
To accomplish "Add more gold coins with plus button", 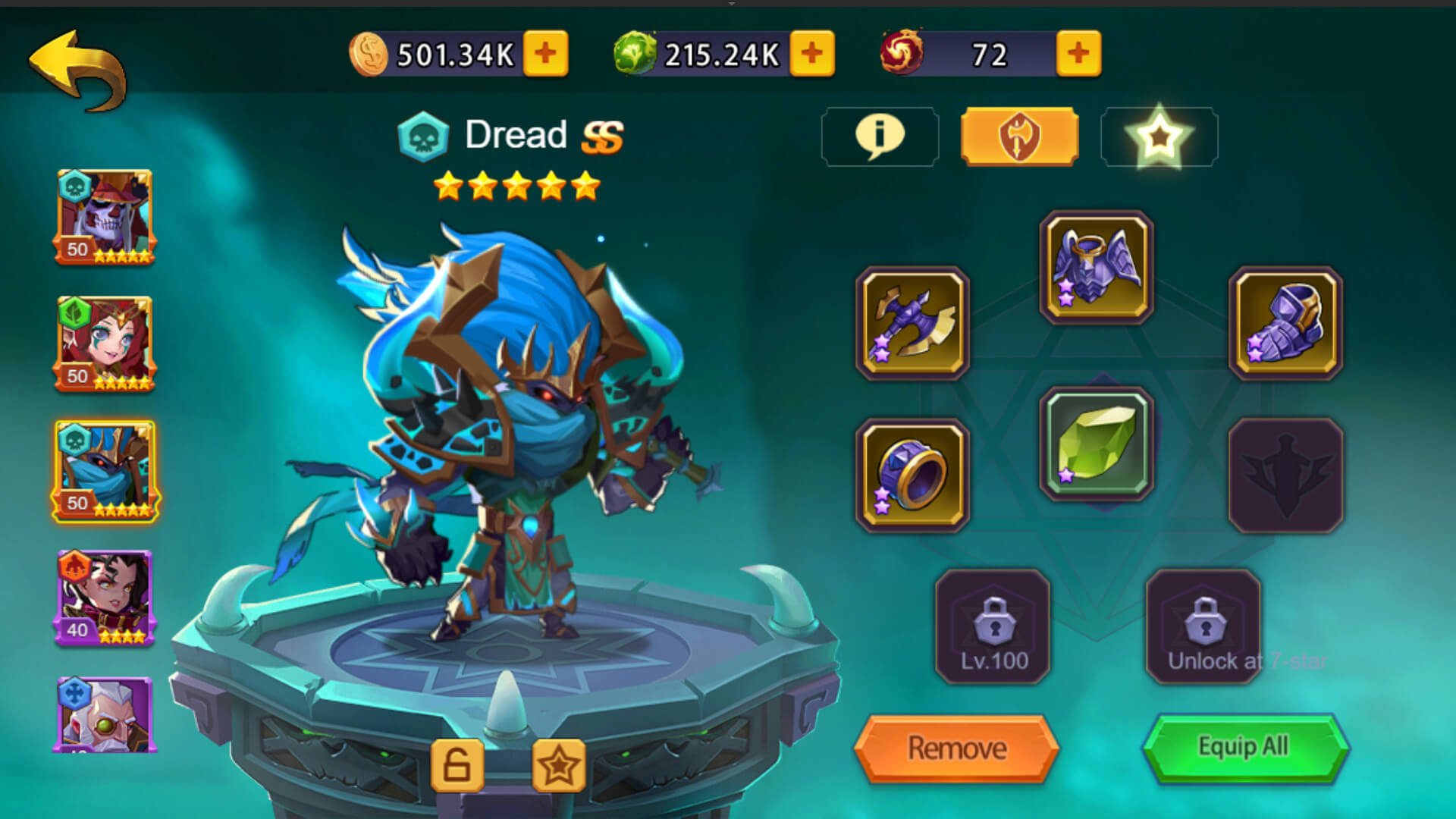I will pyautogui.click(x=545, y=54).
